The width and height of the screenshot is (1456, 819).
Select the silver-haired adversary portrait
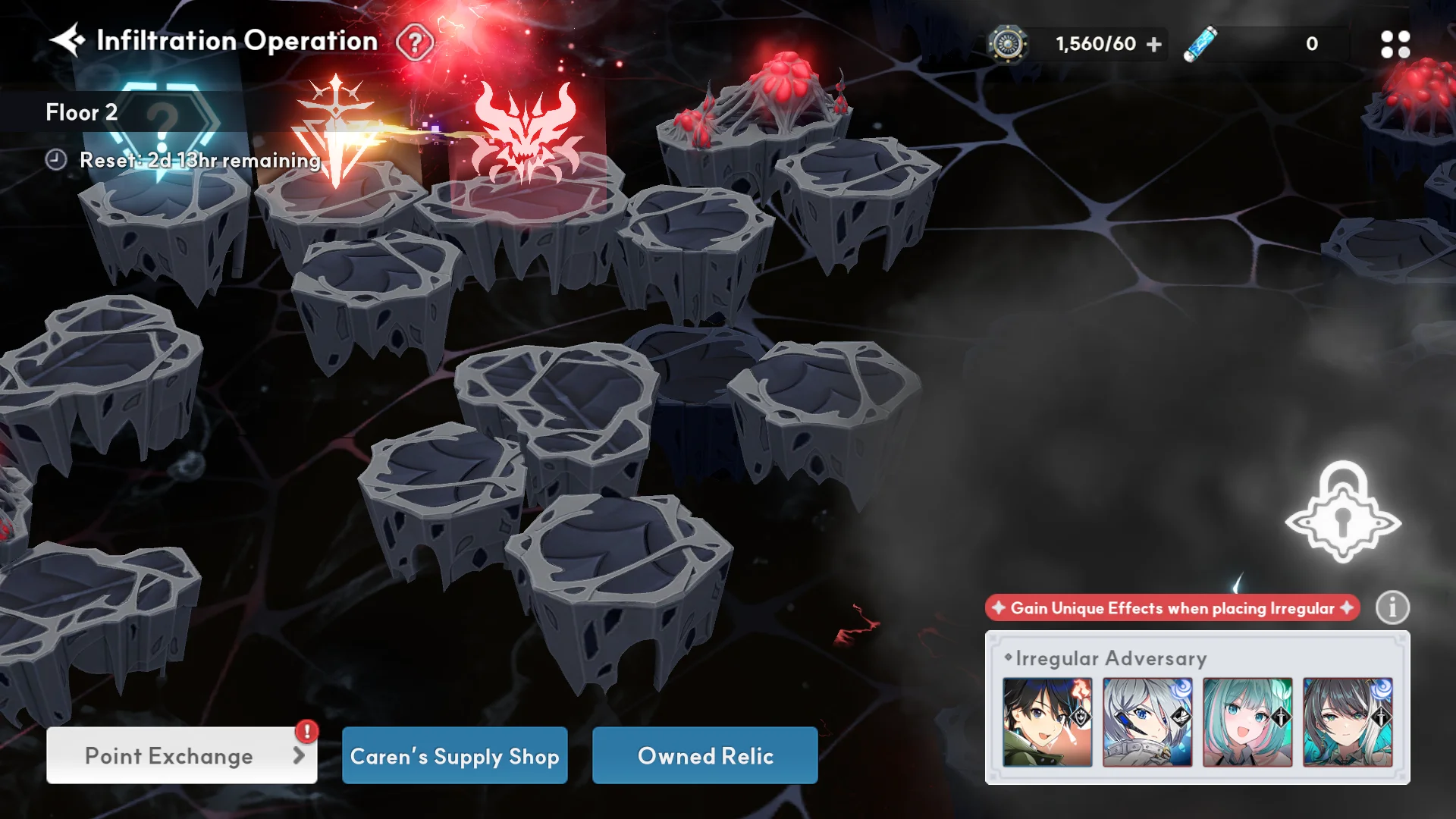pyautogui.click(x=1147, y=722)
